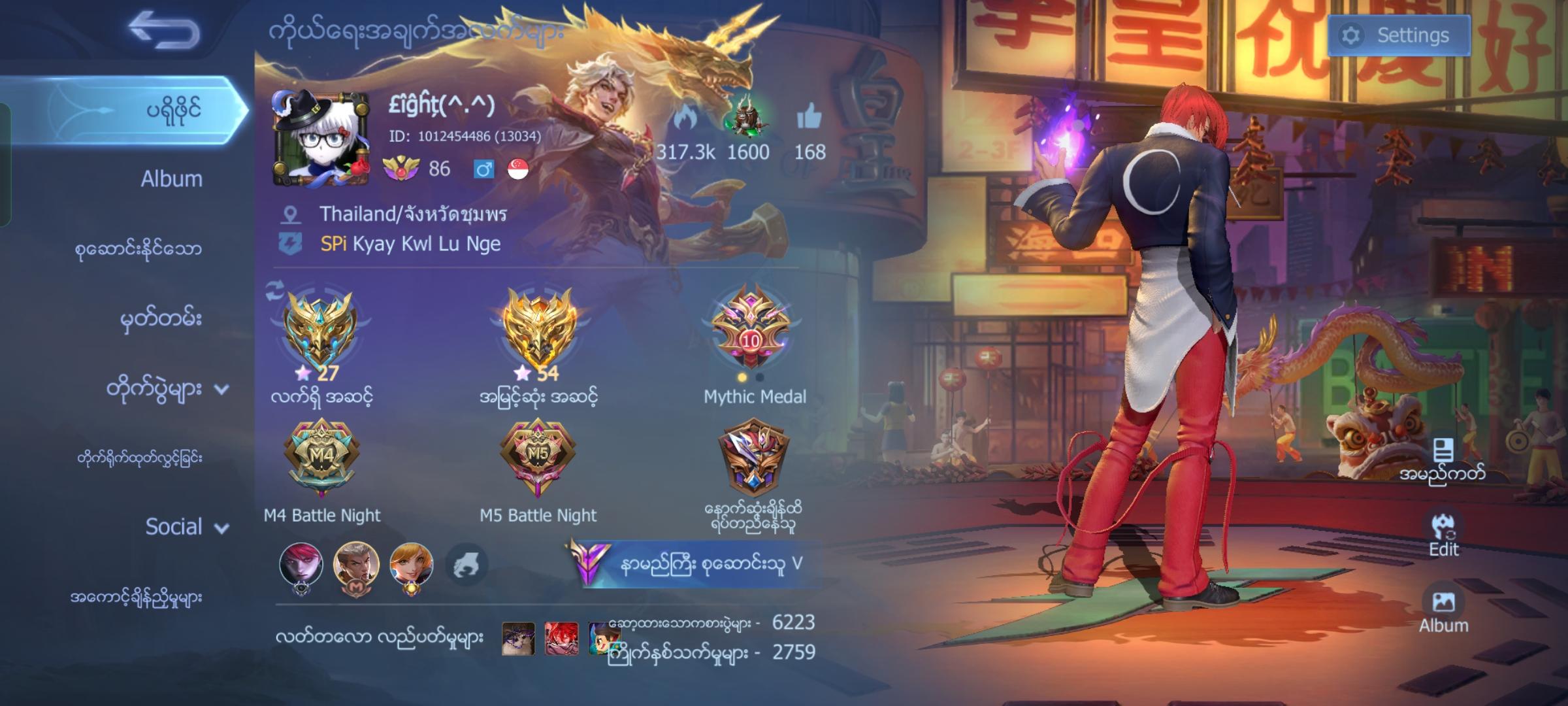The width and height of the screenshot is (1568, 706).
Task: Open the flame popularity icon
Action: coord(685,119)
